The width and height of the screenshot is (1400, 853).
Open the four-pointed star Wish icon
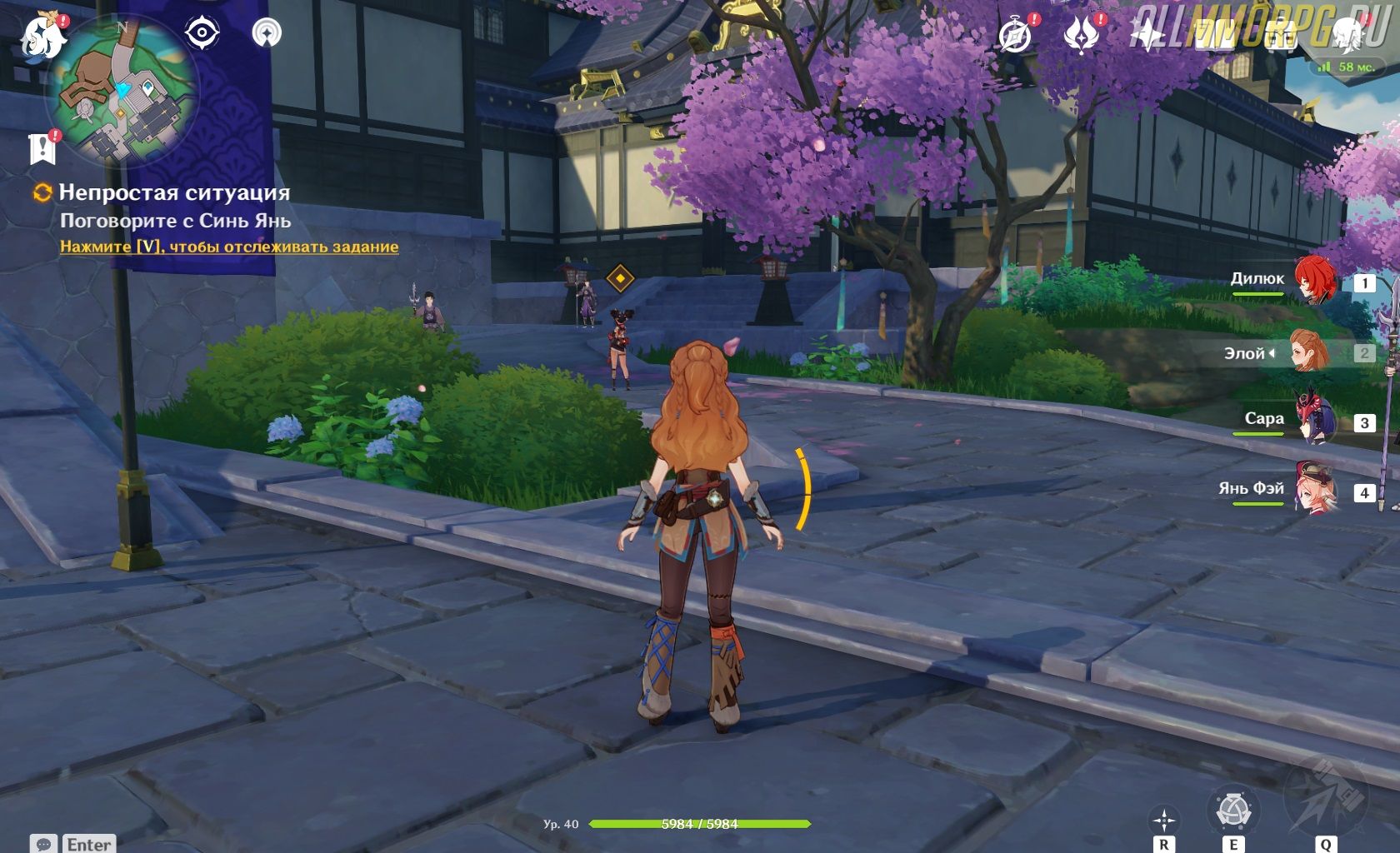tap(1147, 35)
